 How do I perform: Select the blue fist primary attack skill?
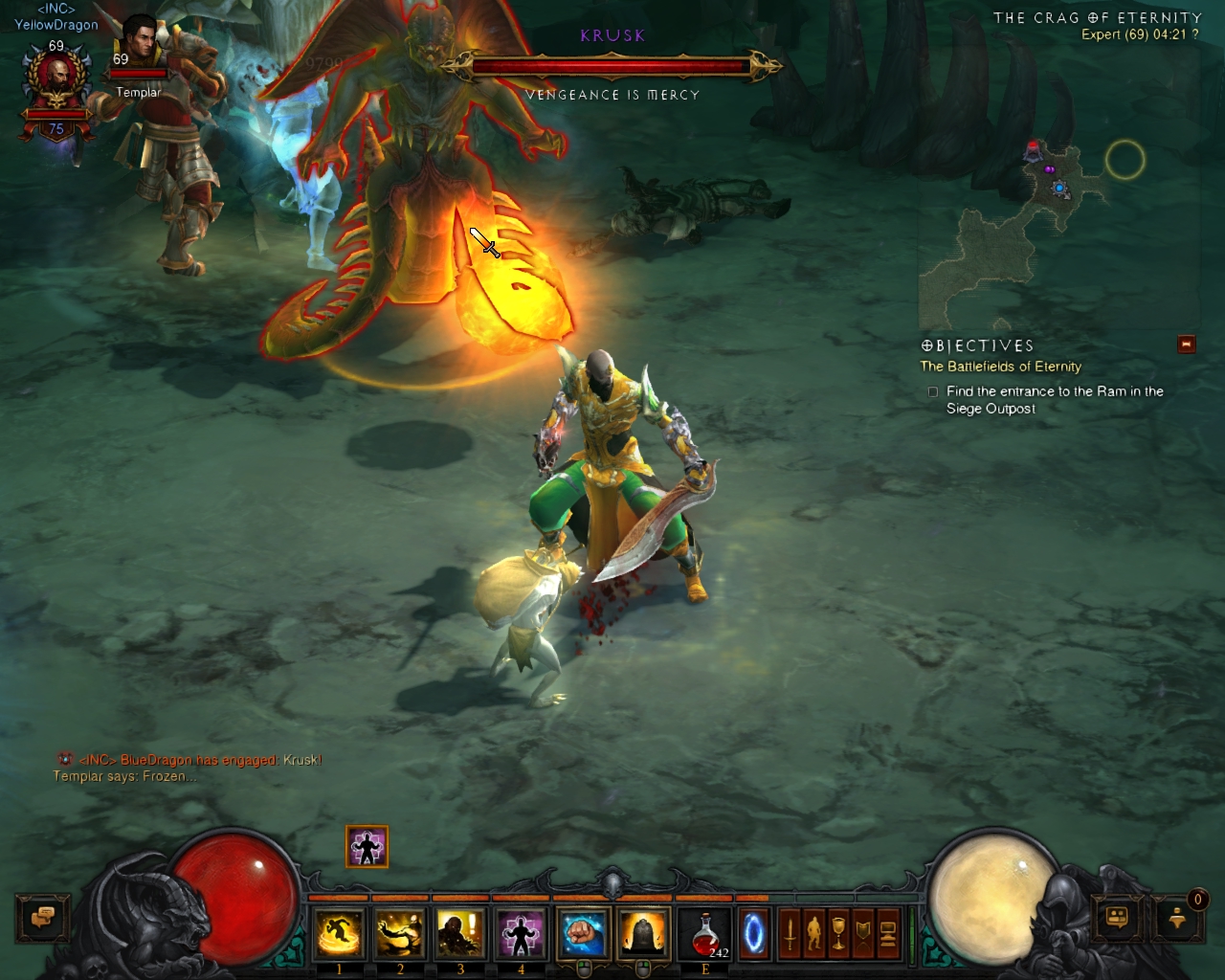(x=582, y=933)
